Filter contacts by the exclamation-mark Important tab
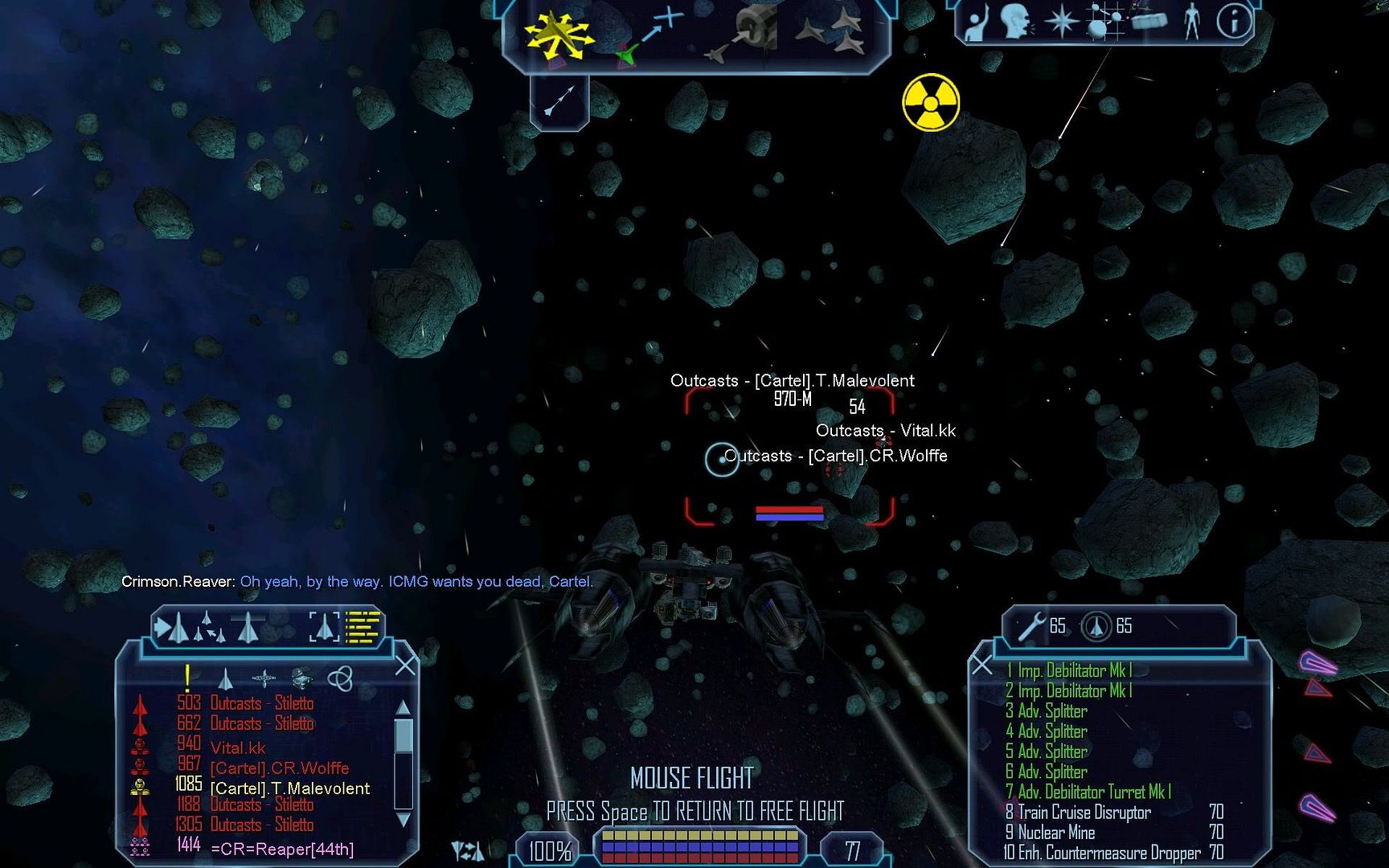The height and width of the screenshot is (868, 1389). [x=187, y=678]
